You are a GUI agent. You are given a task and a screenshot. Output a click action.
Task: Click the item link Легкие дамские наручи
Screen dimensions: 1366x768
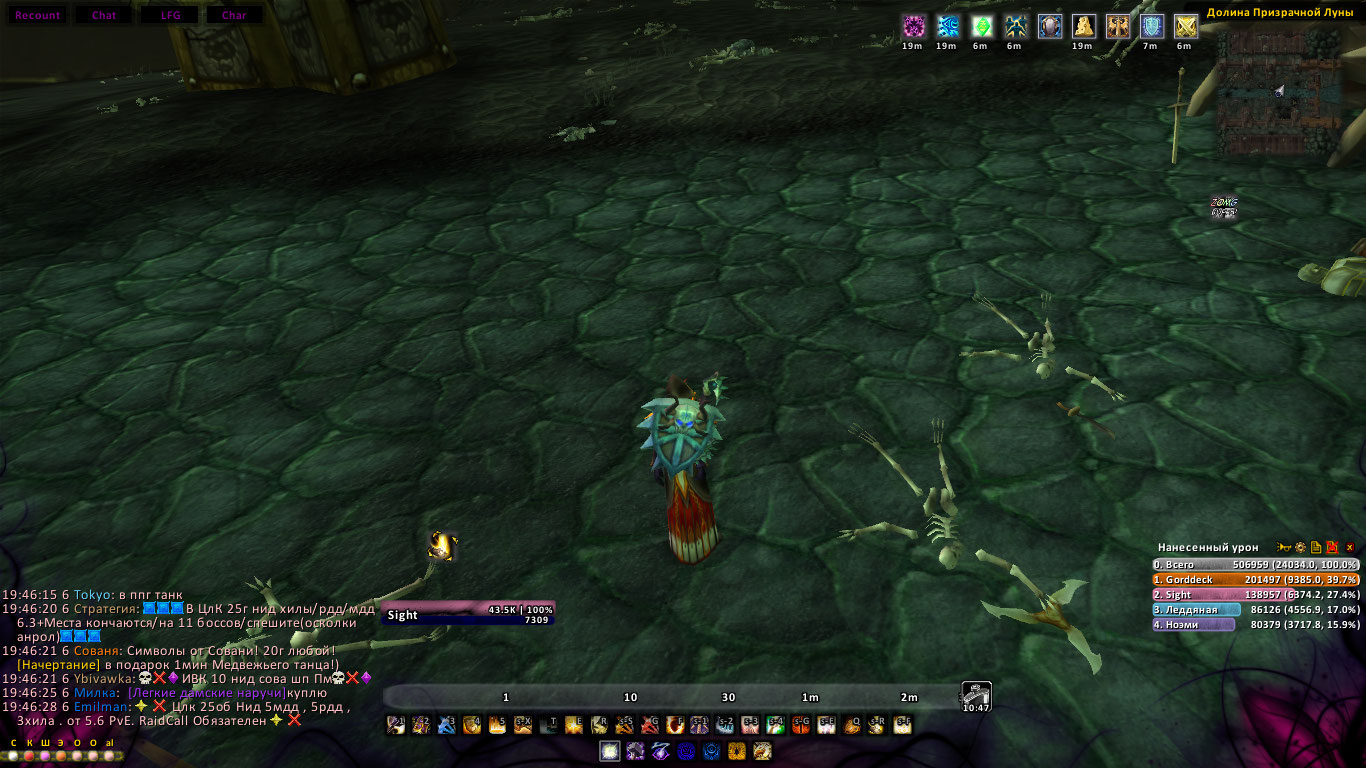point(207,693)
